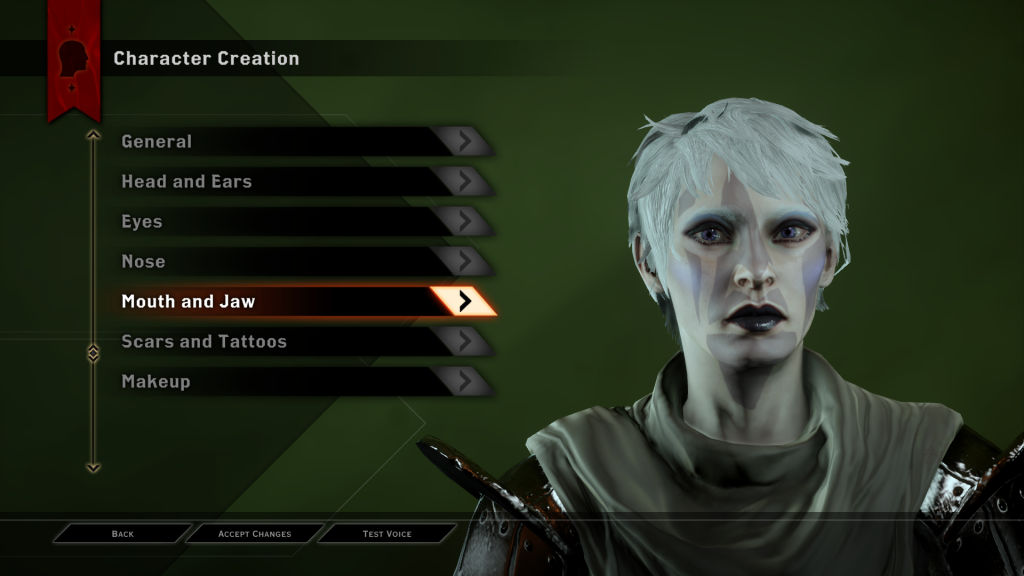The width and height of the screenshot is (1024, 576).
Task: Test Voice of the character
Action: [387, 534]
